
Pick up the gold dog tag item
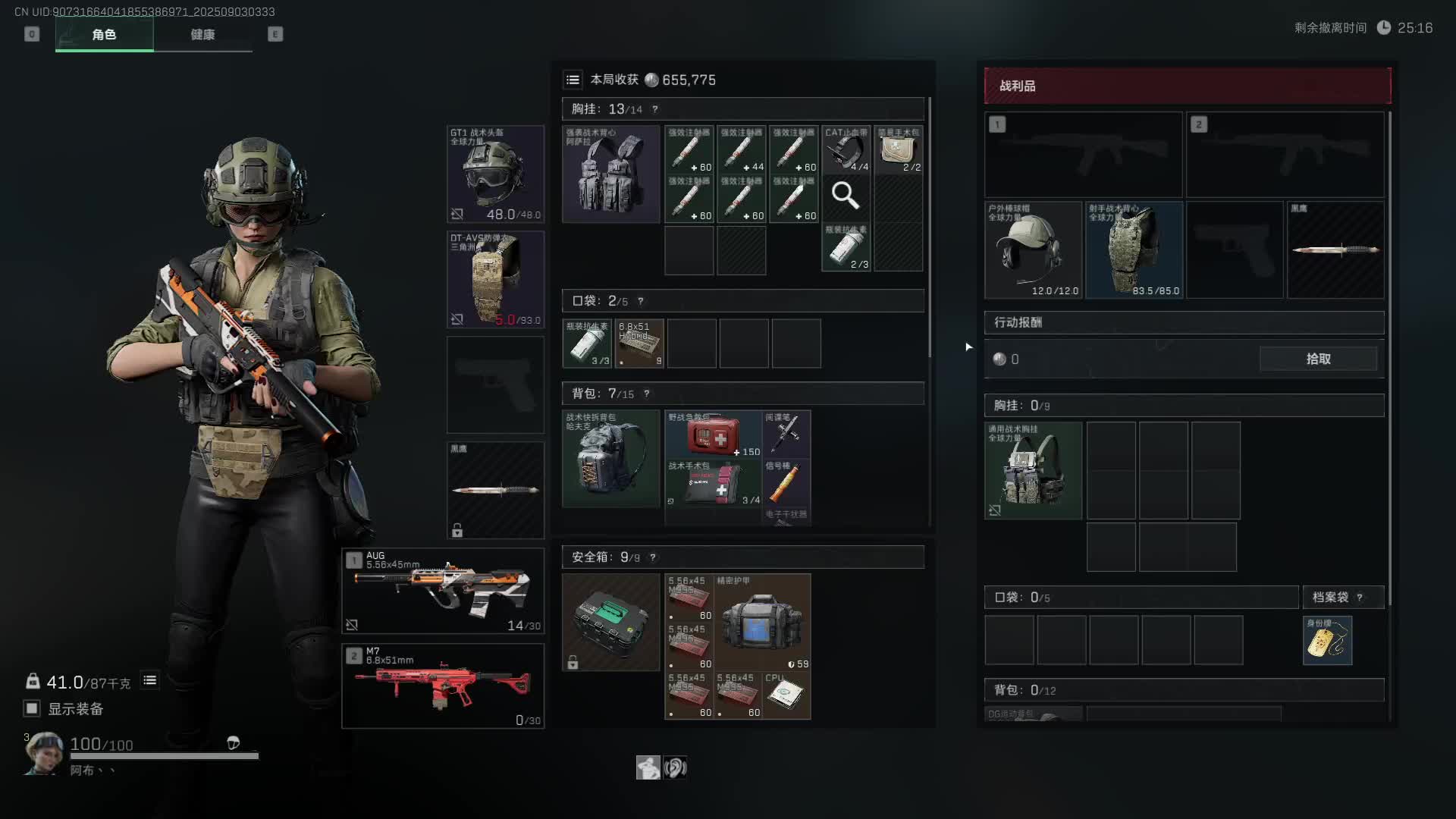tap(1327, 641)
